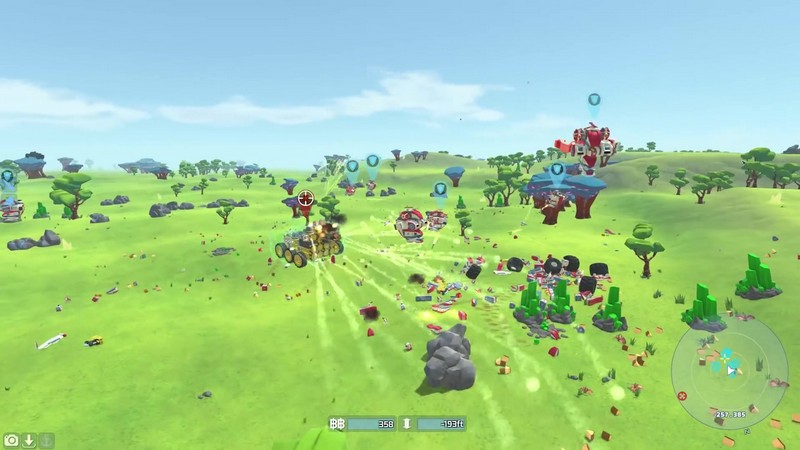Open the camera snapshot tool
This screenshot has height=450, width=800.
pos(11,440)
